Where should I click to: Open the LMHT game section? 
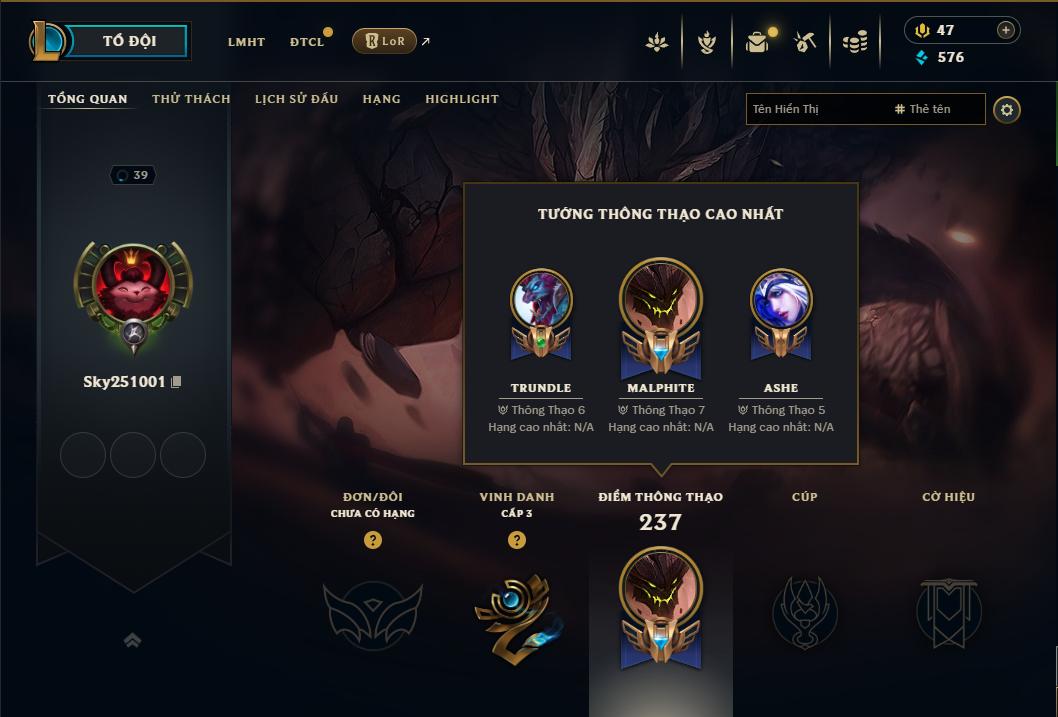(246, 42)
